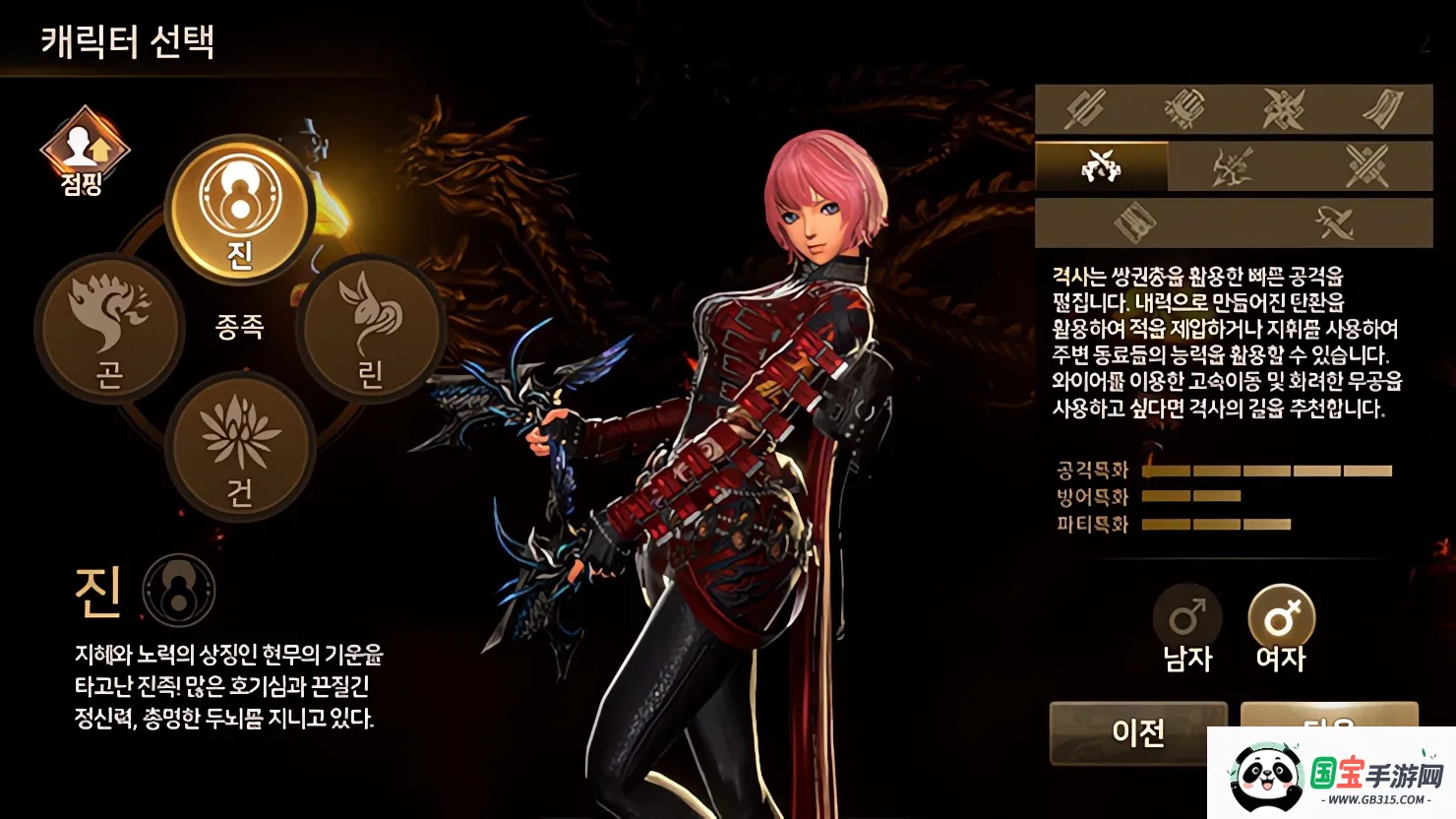This screenshot has width=1456, height=819.
Task: Select the shuriken Assassin class icon
Action: pyautogui.click(x=1284, y=108)
